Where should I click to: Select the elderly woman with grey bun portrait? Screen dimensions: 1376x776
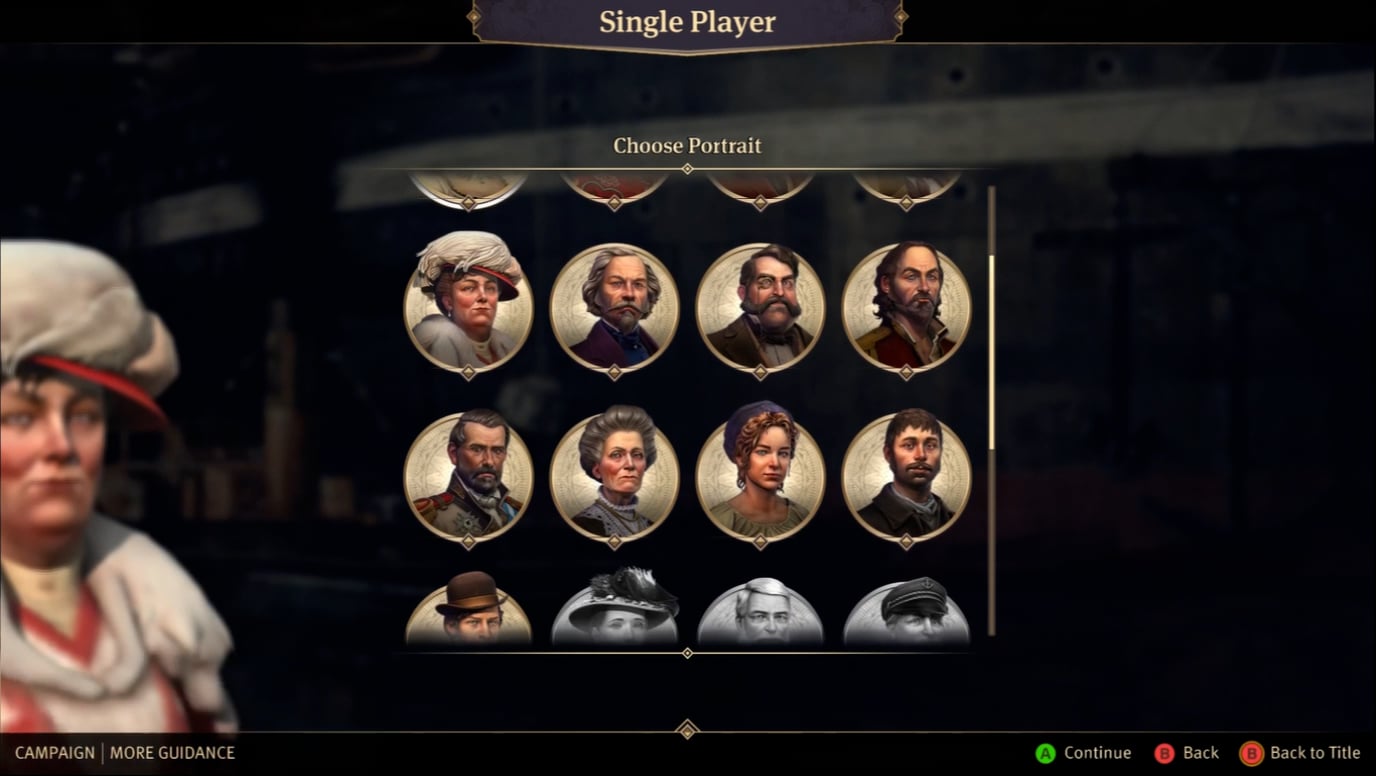click(x=614, y=476)
